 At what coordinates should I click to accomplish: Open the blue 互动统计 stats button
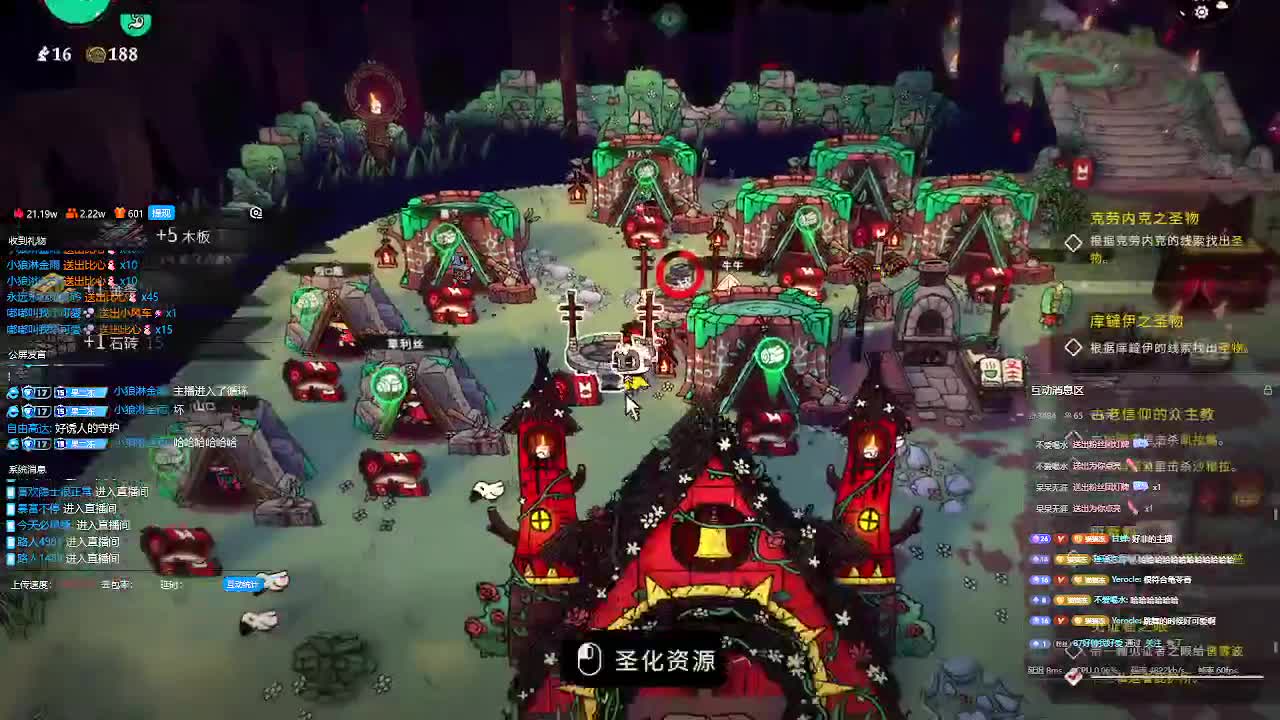pos(243,585)
